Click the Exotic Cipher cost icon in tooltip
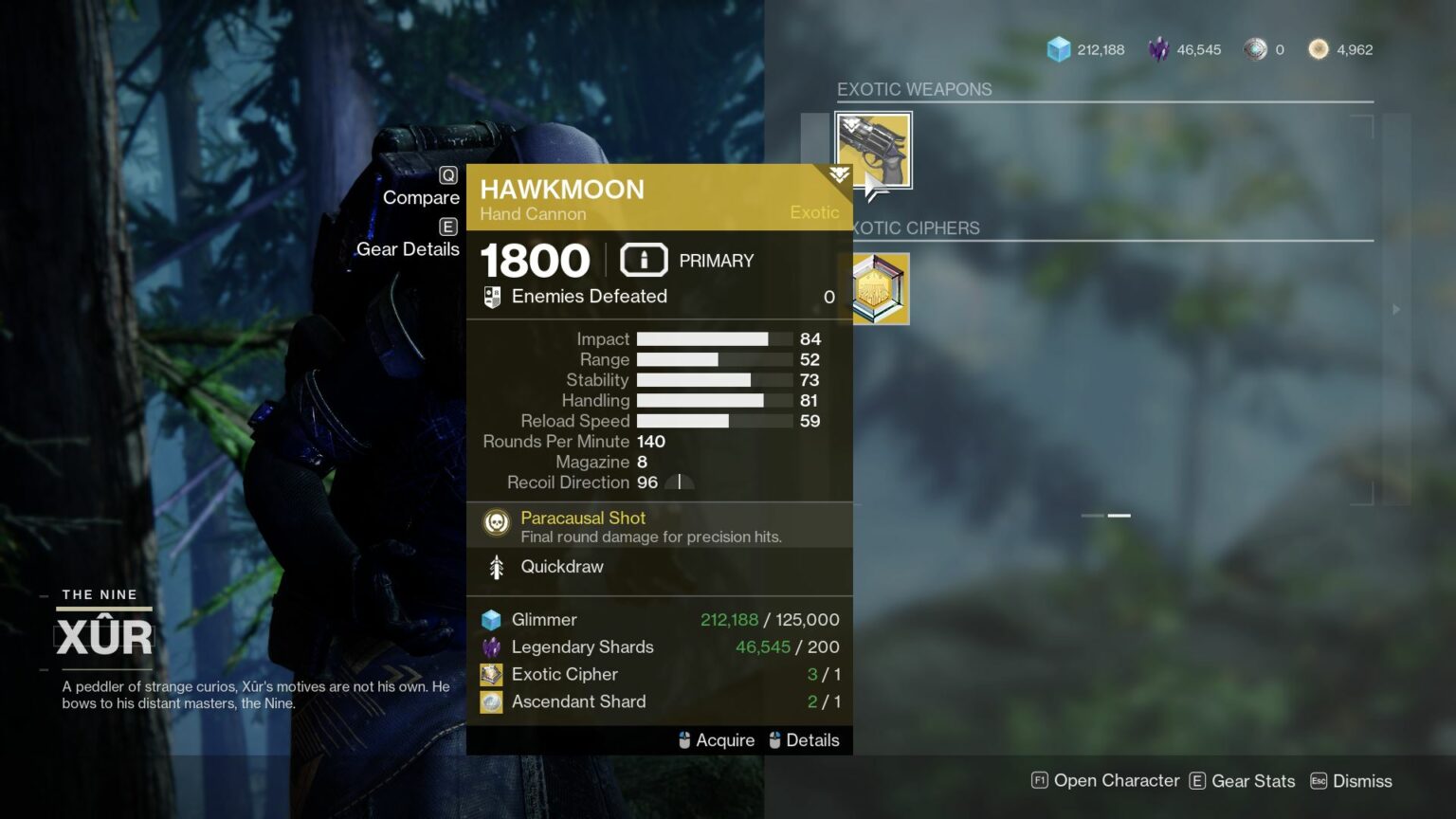This screenshot has height=819, width=1456. [x=490, y=674]
